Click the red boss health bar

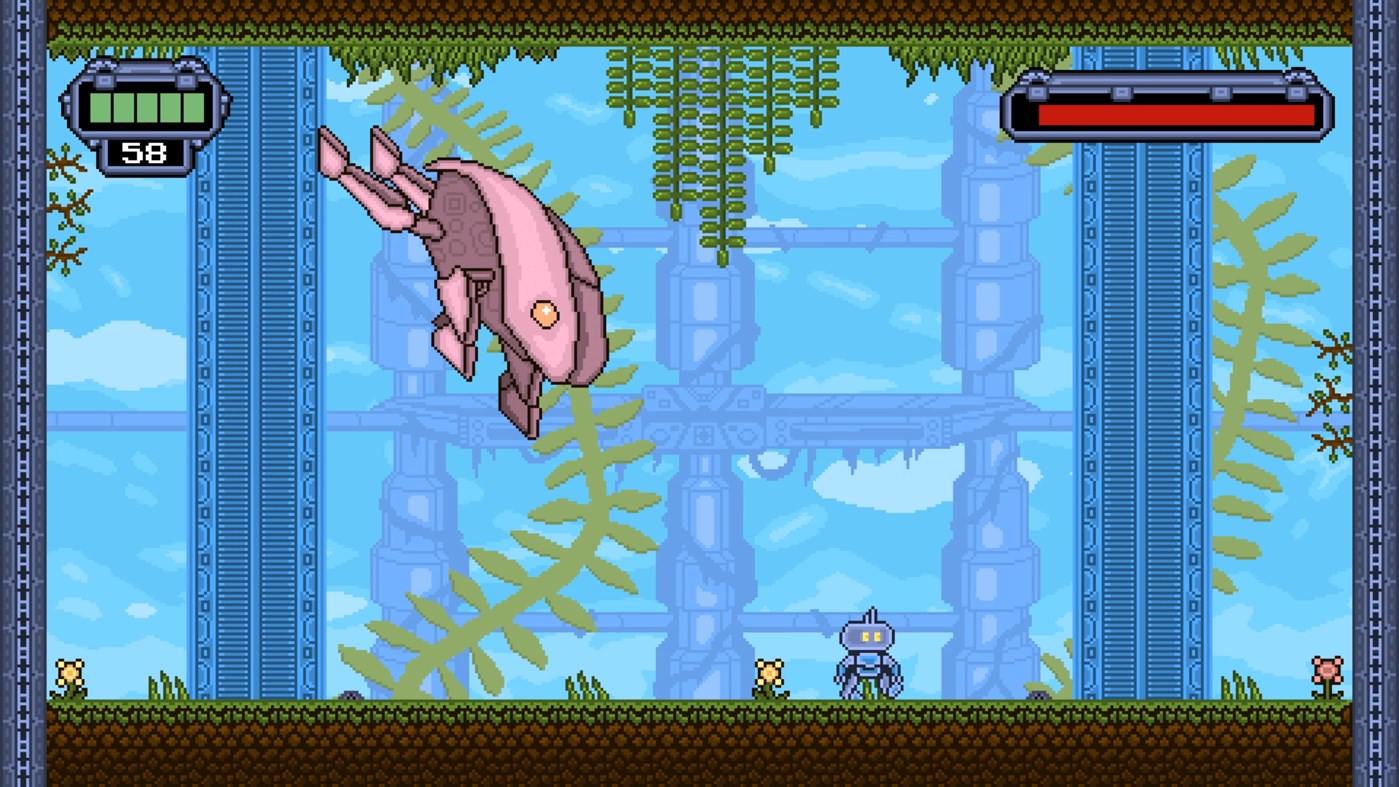coord(1175,113)
